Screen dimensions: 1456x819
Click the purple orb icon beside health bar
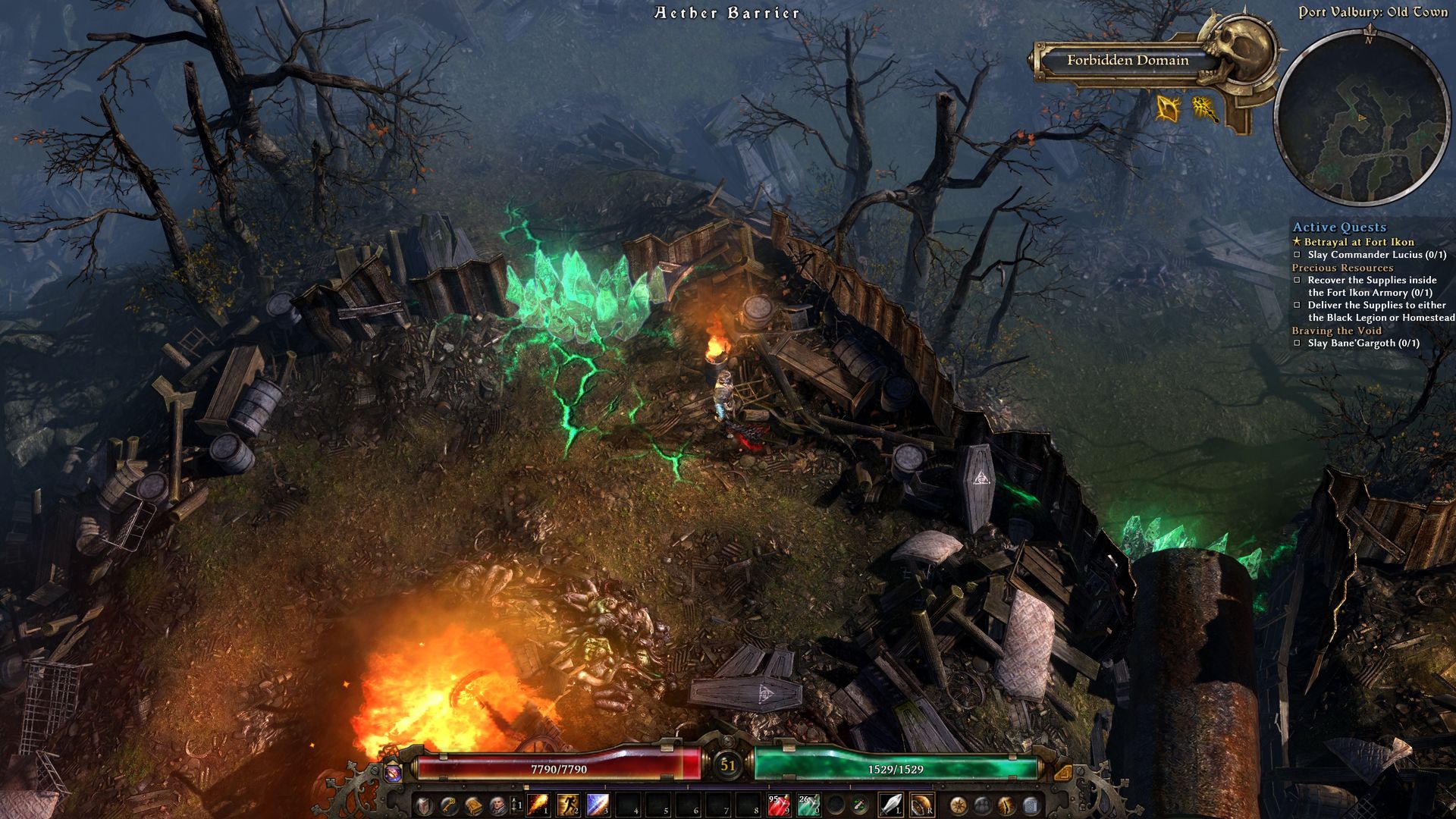(x=392, y=772)
